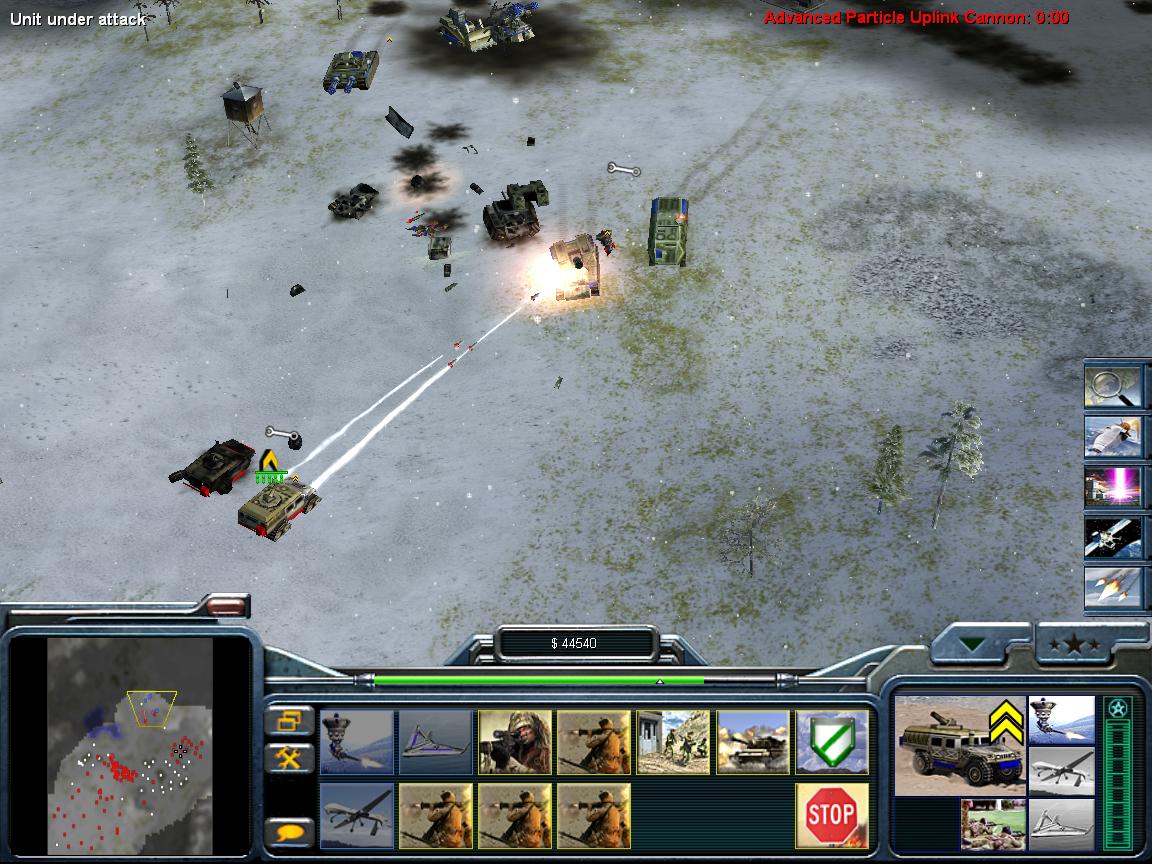Select the infantry evacuate bunker icon
Viewport: 1152px width, 864px height.
(674, 742)
